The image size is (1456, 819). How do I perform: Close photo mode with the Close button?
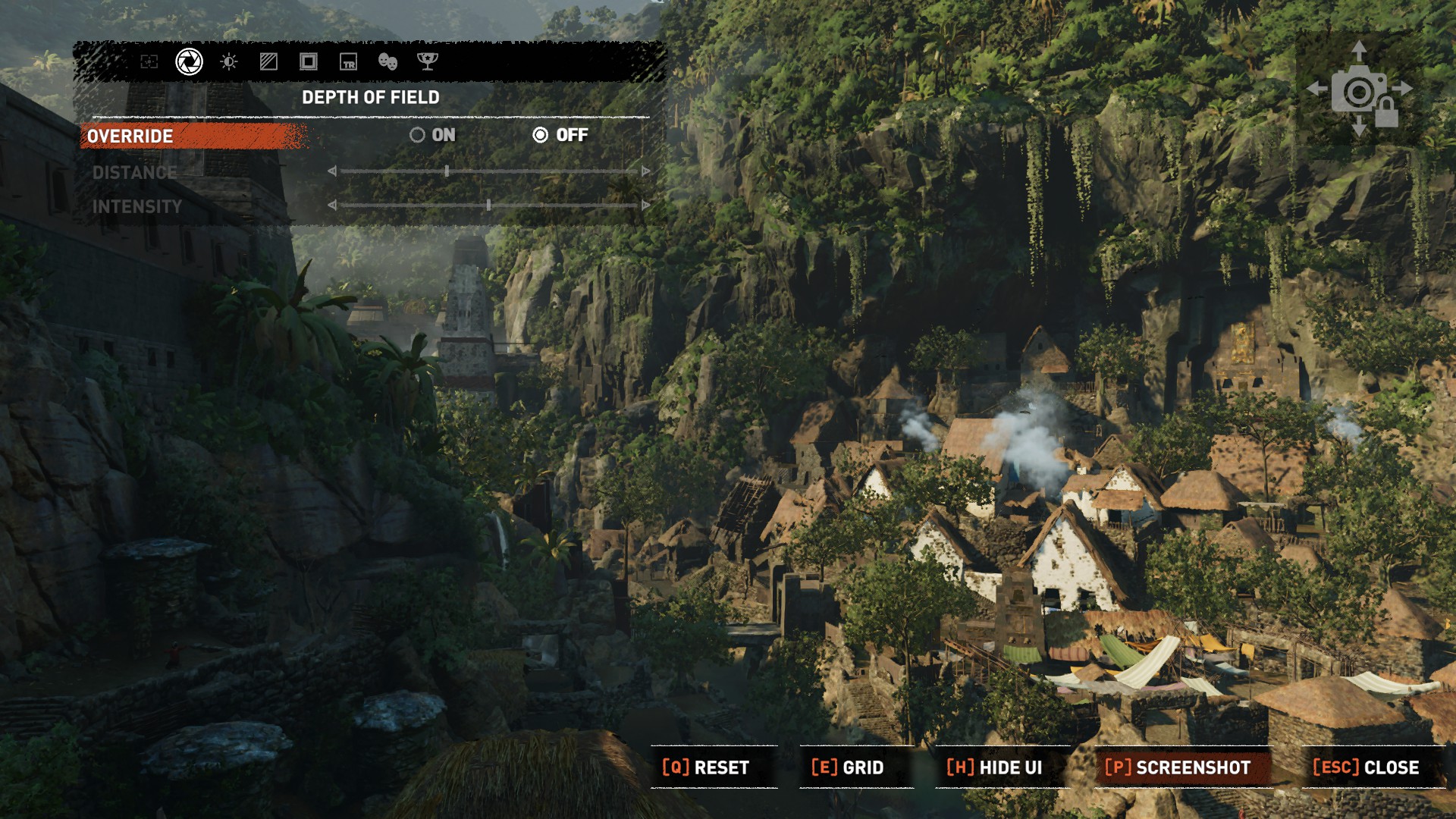1366,767
